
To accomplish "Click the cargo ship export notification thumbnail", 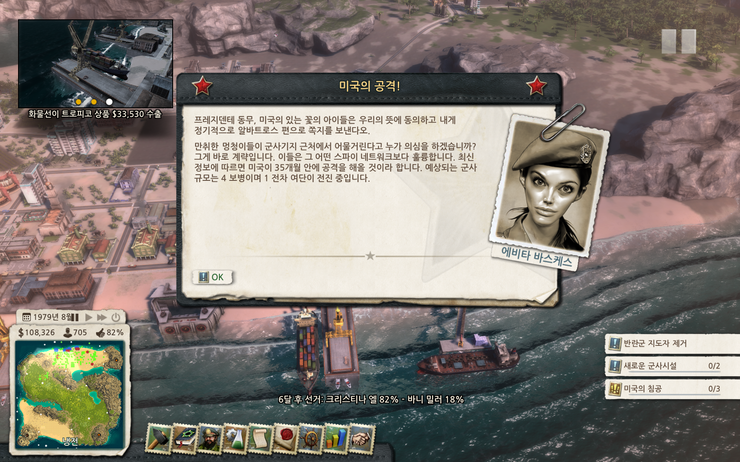I will pyautogui.click(x=95, y=62).
